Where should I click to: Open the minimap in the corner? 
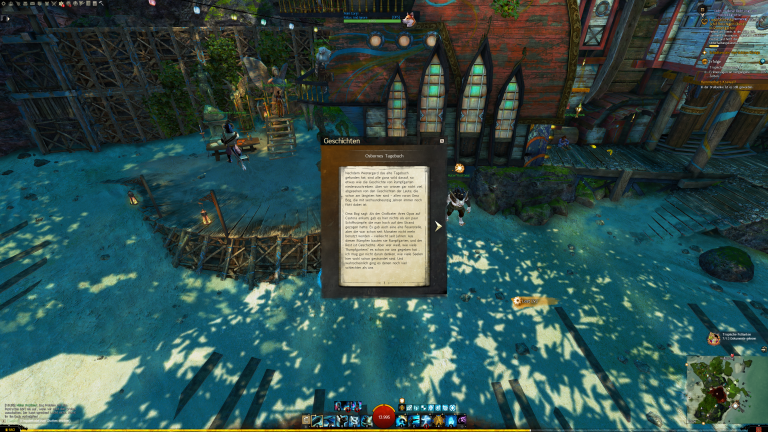coord(721,388)
